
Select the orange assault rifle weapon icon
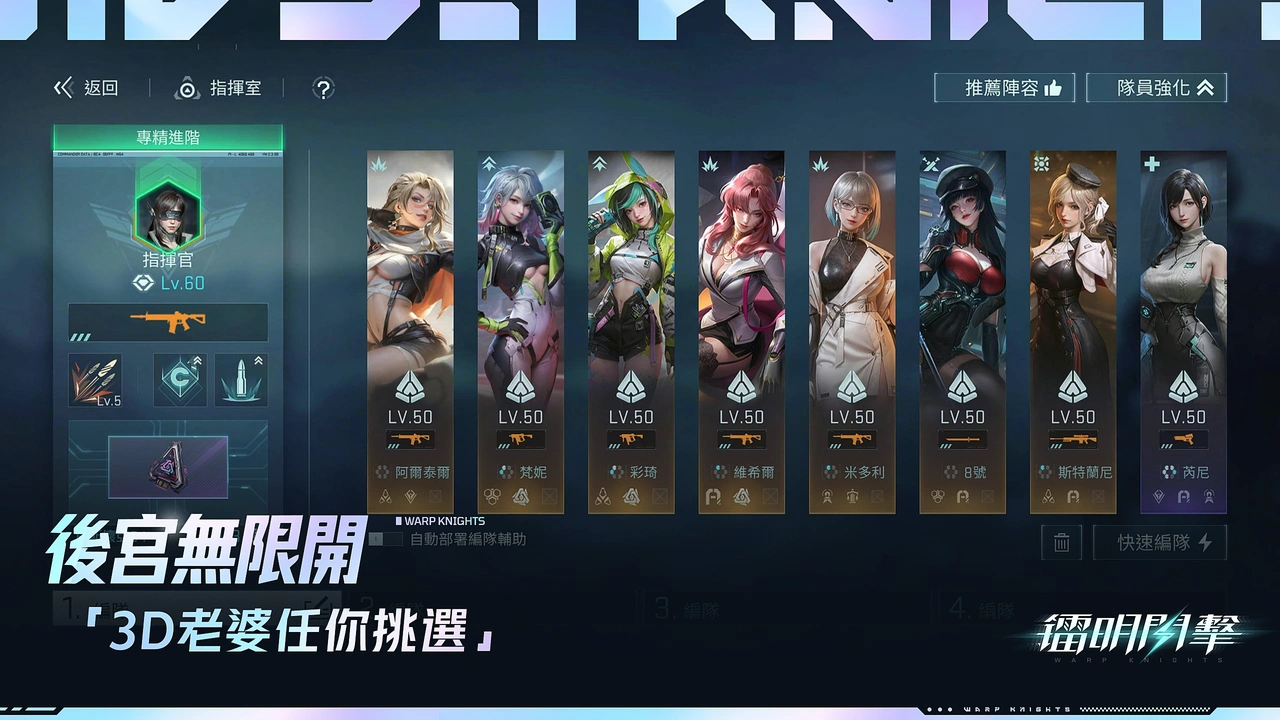[x=167, y=322]
